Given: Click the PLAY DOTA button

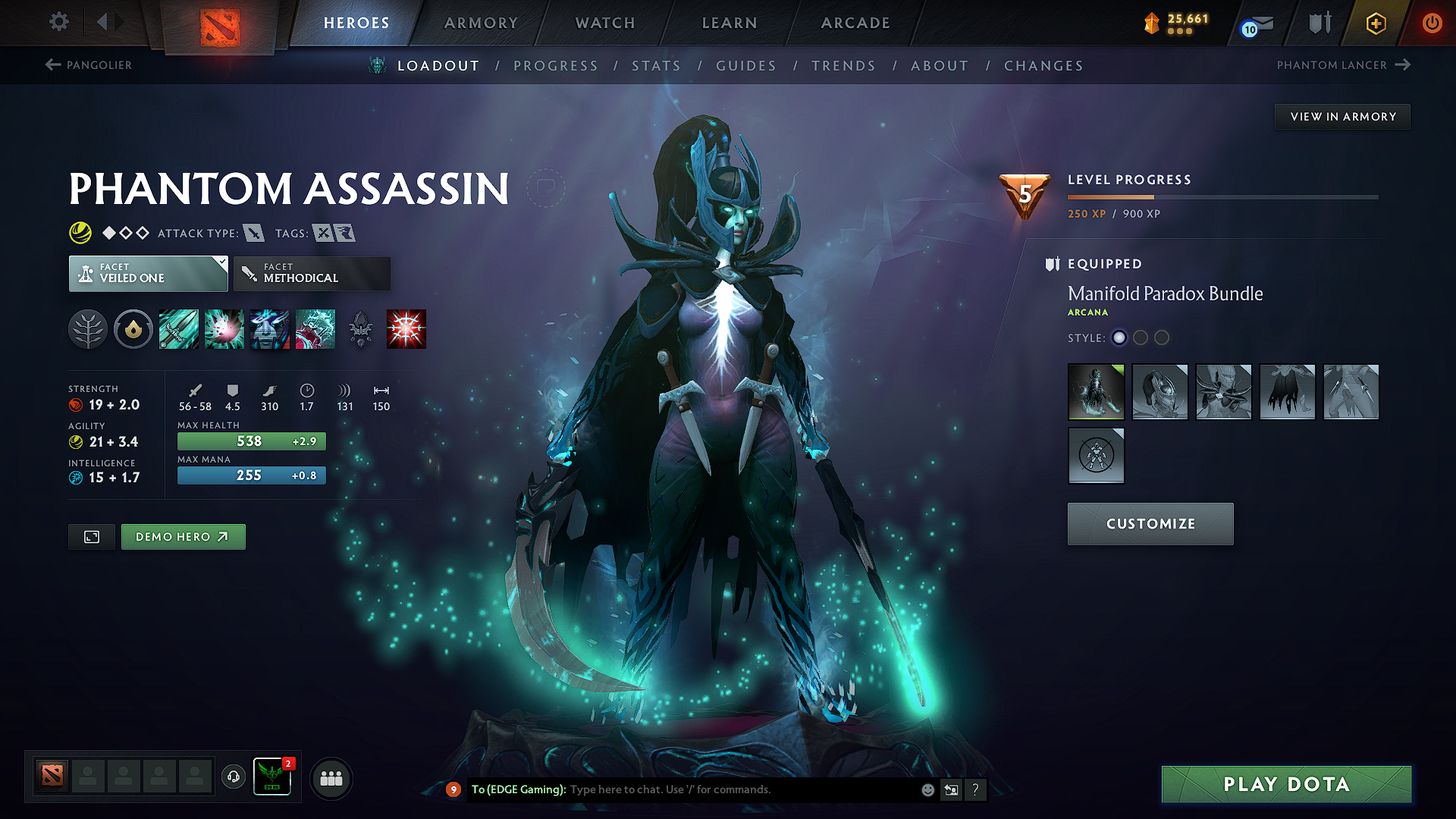Looking at the screenshot, I should (x=1285, y=784).
